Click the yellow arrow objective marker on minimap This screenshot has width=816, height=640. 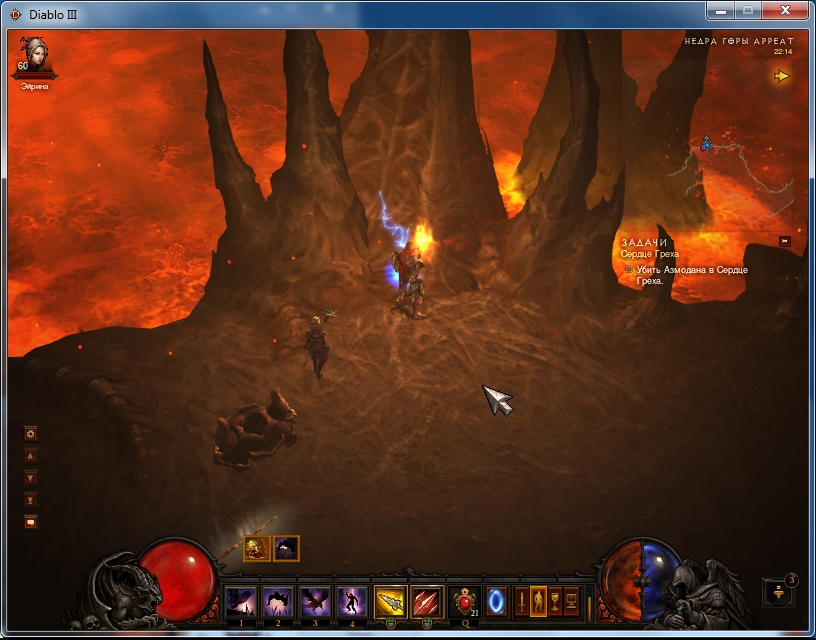pyautogui.click(x=781, y=76)
